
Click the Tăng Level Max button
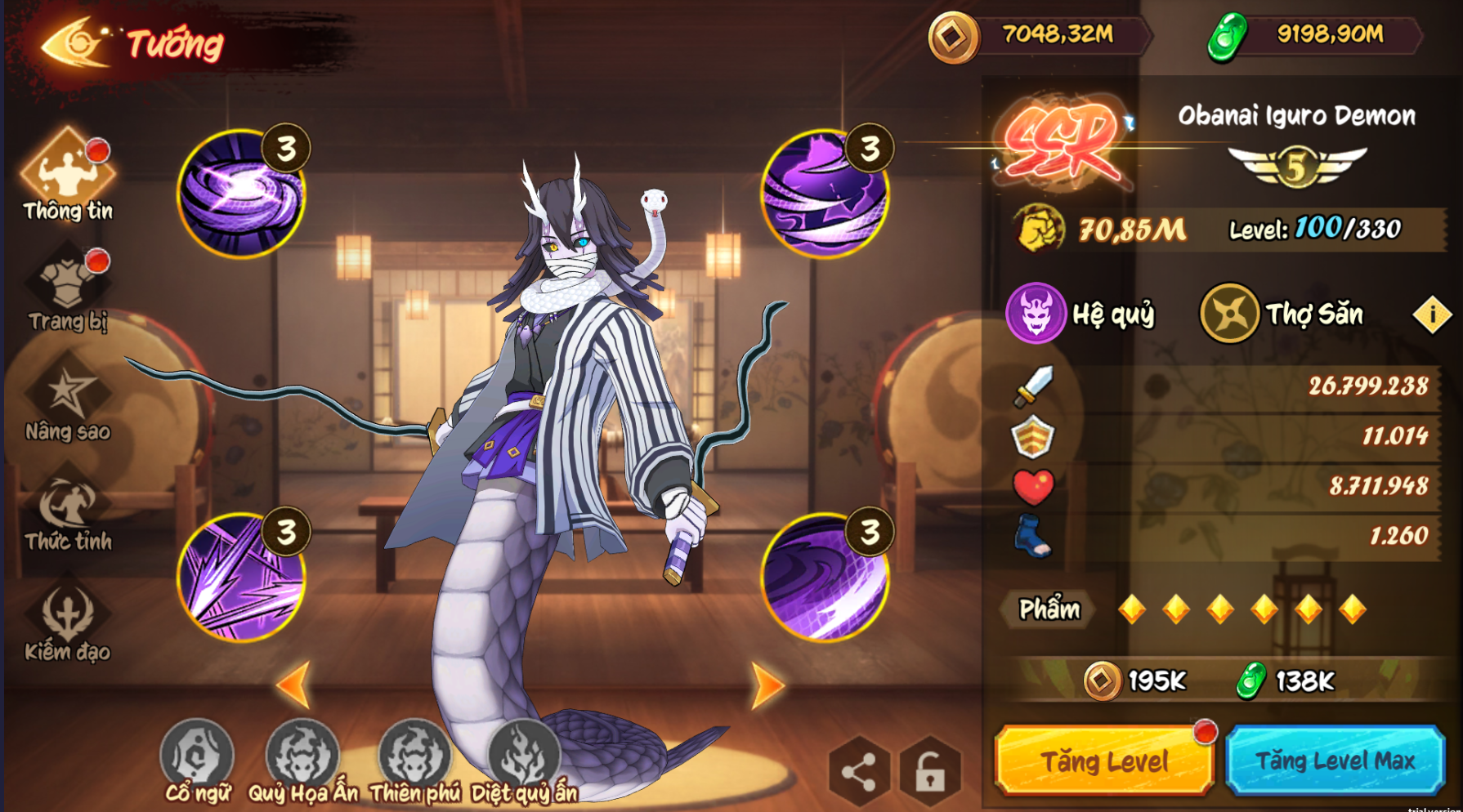(x=1335, y=761)
